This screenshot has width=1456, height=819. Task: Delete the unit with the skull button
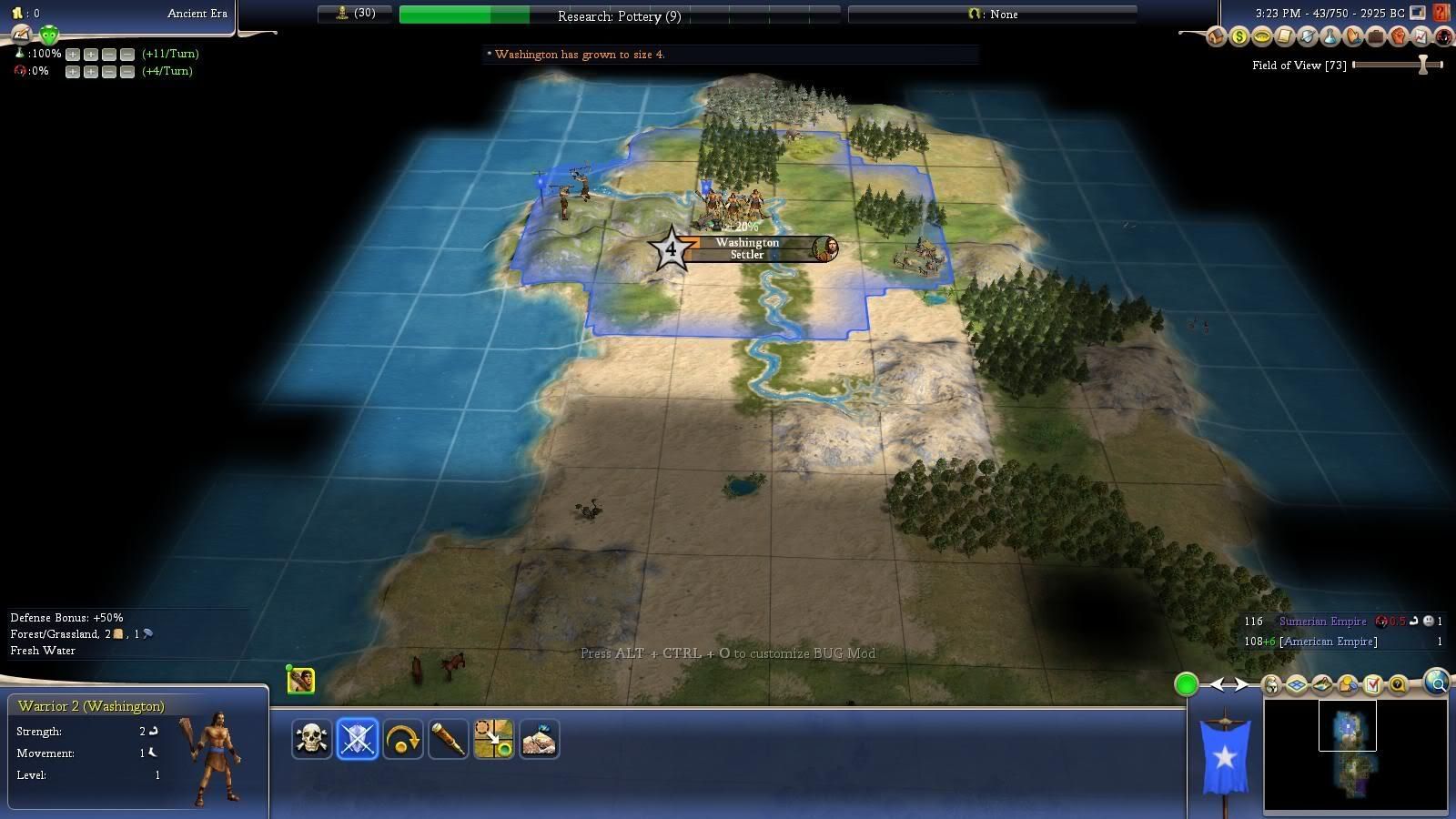(x=311, y=739)
